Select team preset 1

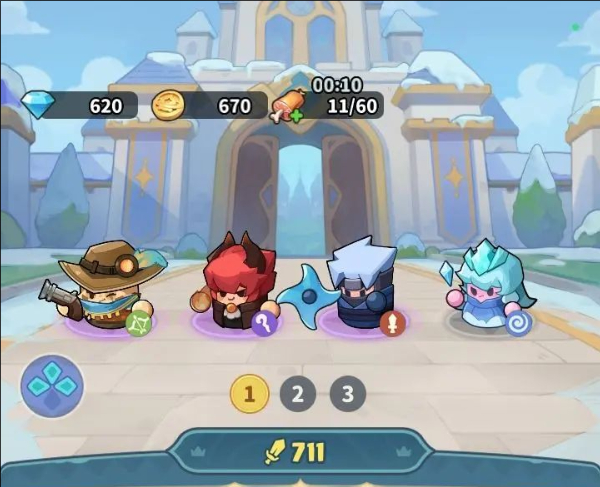250,393
